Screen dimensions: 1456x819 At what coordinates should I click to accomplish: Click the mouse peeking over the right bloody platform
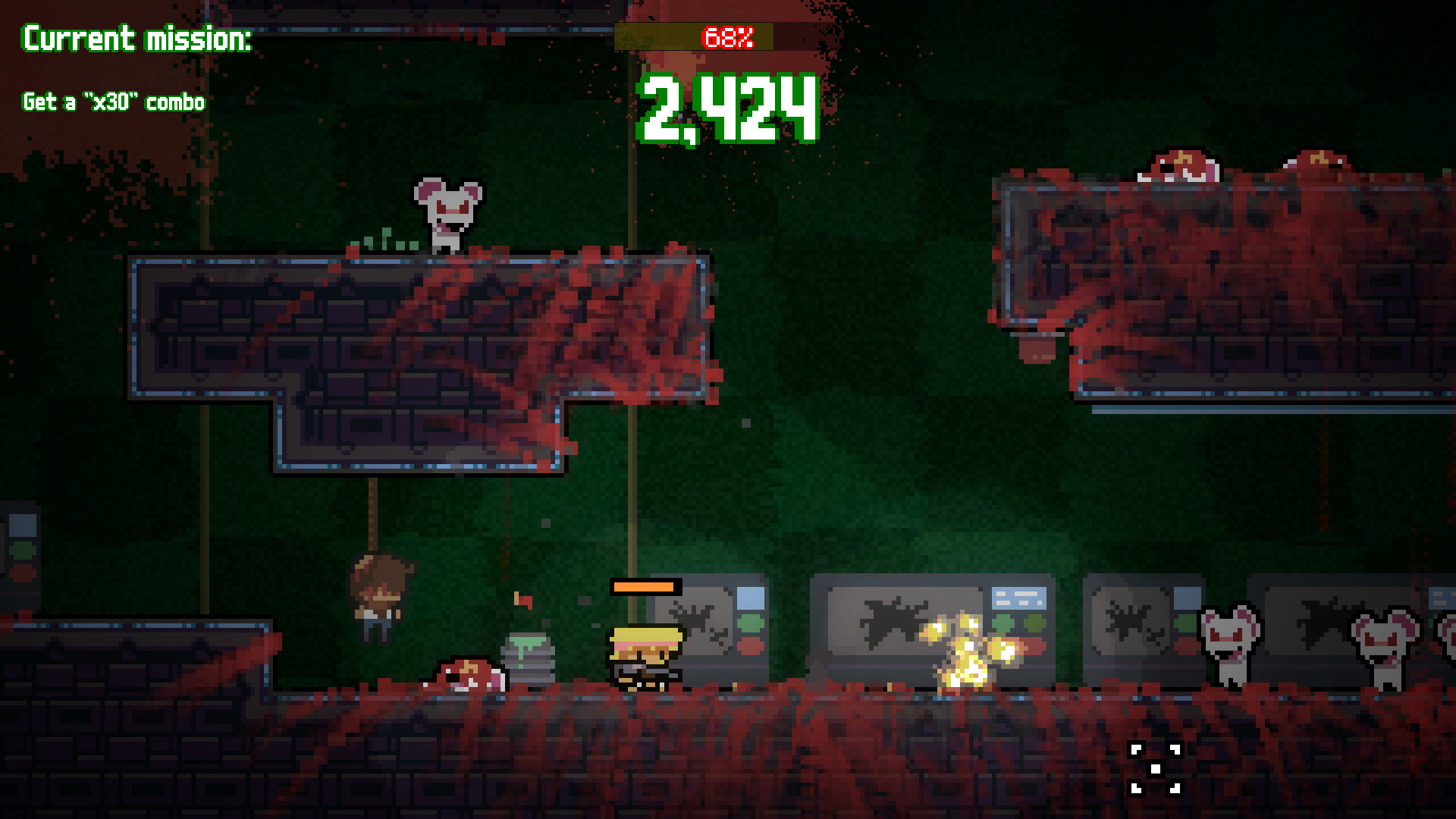click(x=1179, y=168)
